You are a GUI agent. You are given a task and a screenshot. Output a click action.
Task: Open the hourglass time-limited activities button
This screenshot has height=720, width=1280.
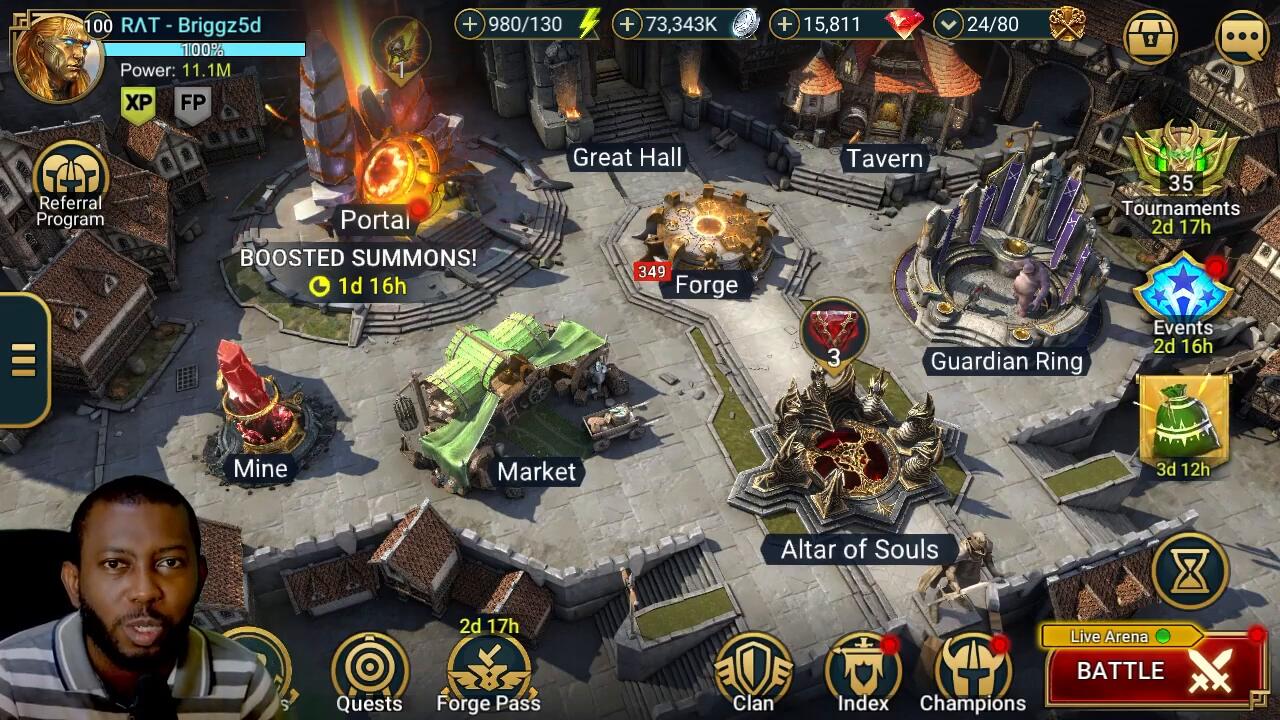click(1190, 570)
